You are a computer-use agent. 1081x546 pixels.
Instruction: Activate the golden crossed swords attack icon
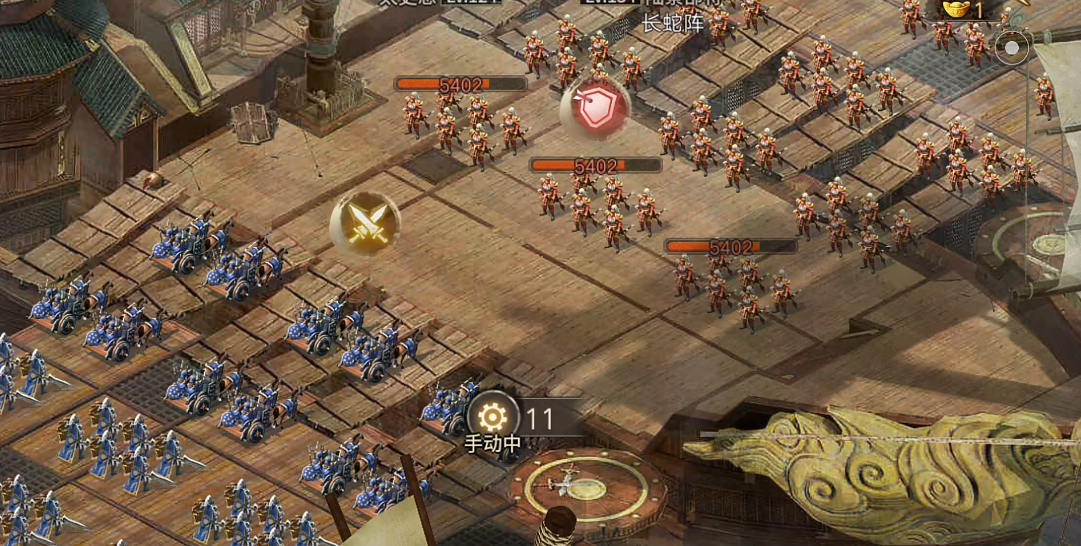(x=365, y=222)
